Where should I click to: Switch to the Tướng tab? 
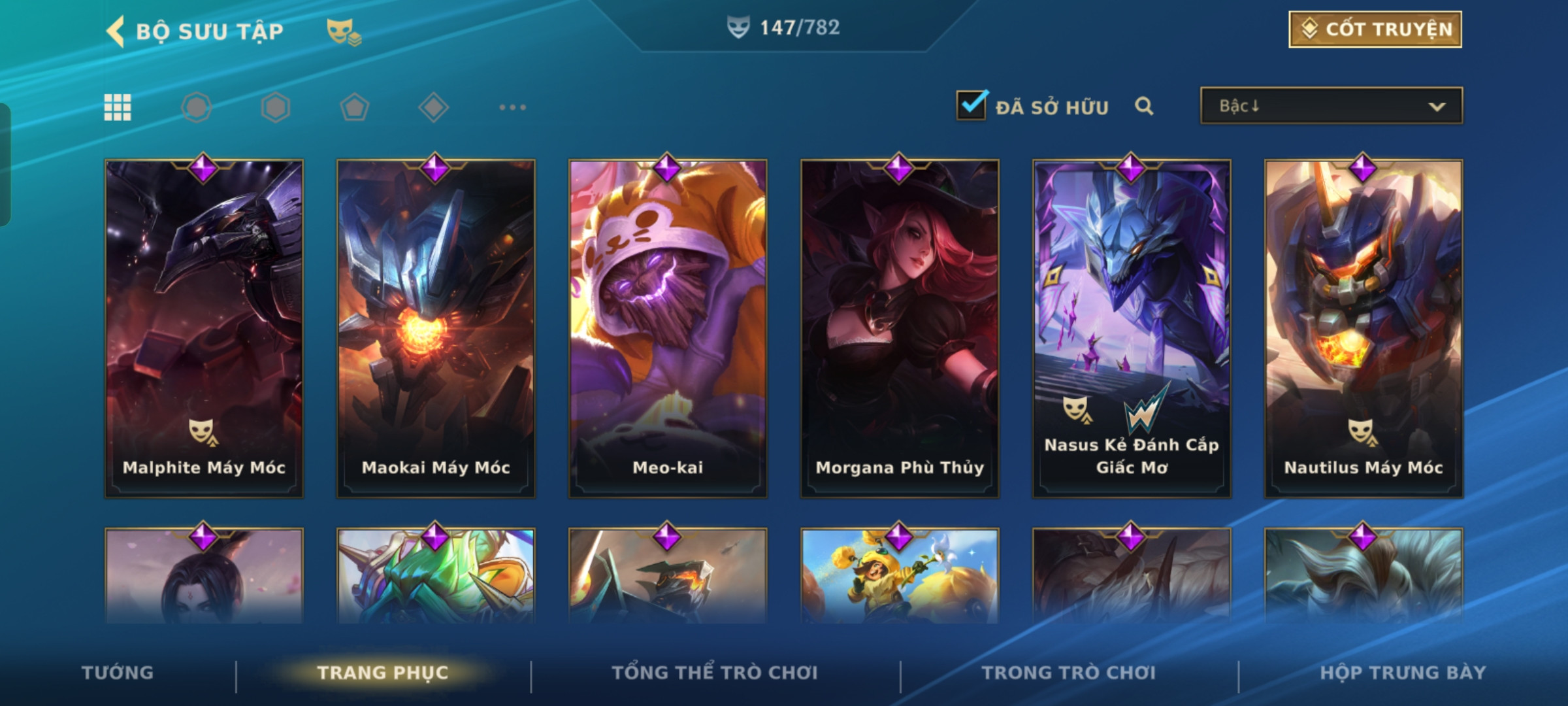pyautogui.click(x=118, y=673)
